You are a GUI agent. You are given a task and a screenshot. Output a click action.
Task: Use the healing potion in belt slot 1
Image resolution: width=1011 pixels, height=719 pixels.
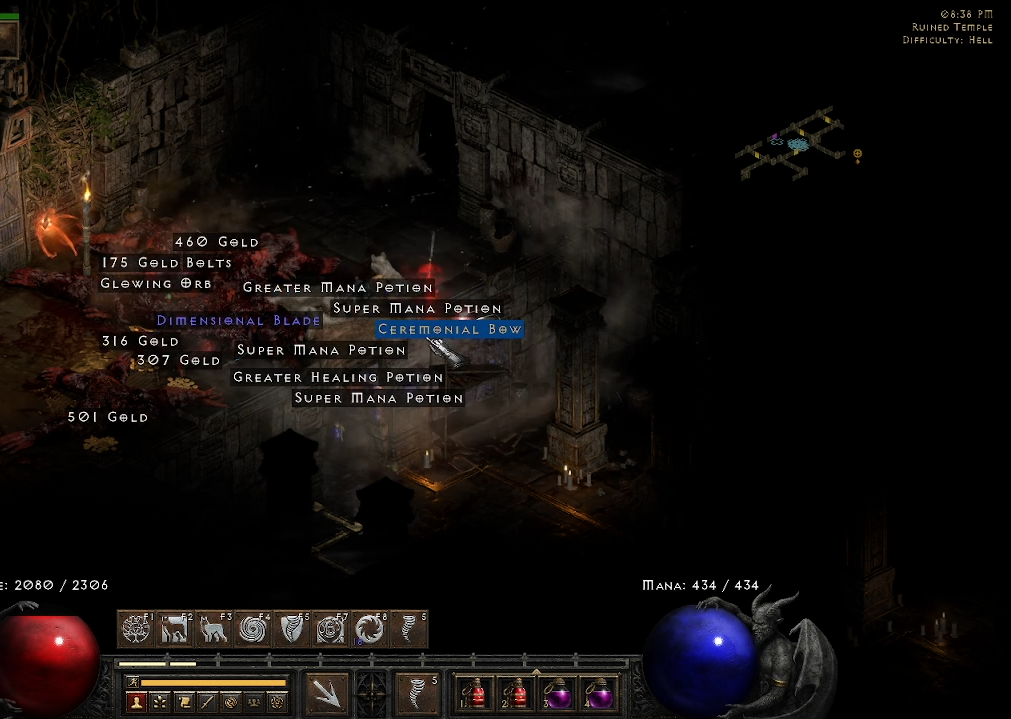point(474,693)
